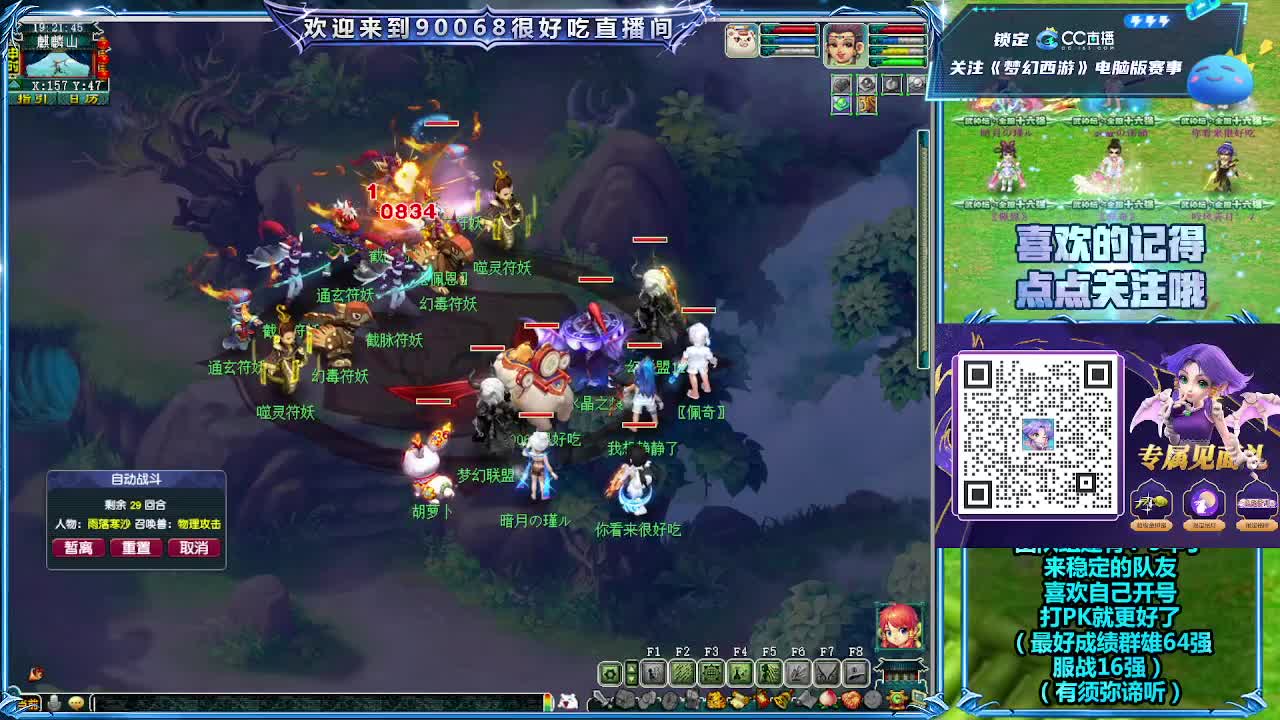This screenshot has height=720, width=1280.
Task: Open the emoji picker in the chat bar
Action: (x=75, y=702)
